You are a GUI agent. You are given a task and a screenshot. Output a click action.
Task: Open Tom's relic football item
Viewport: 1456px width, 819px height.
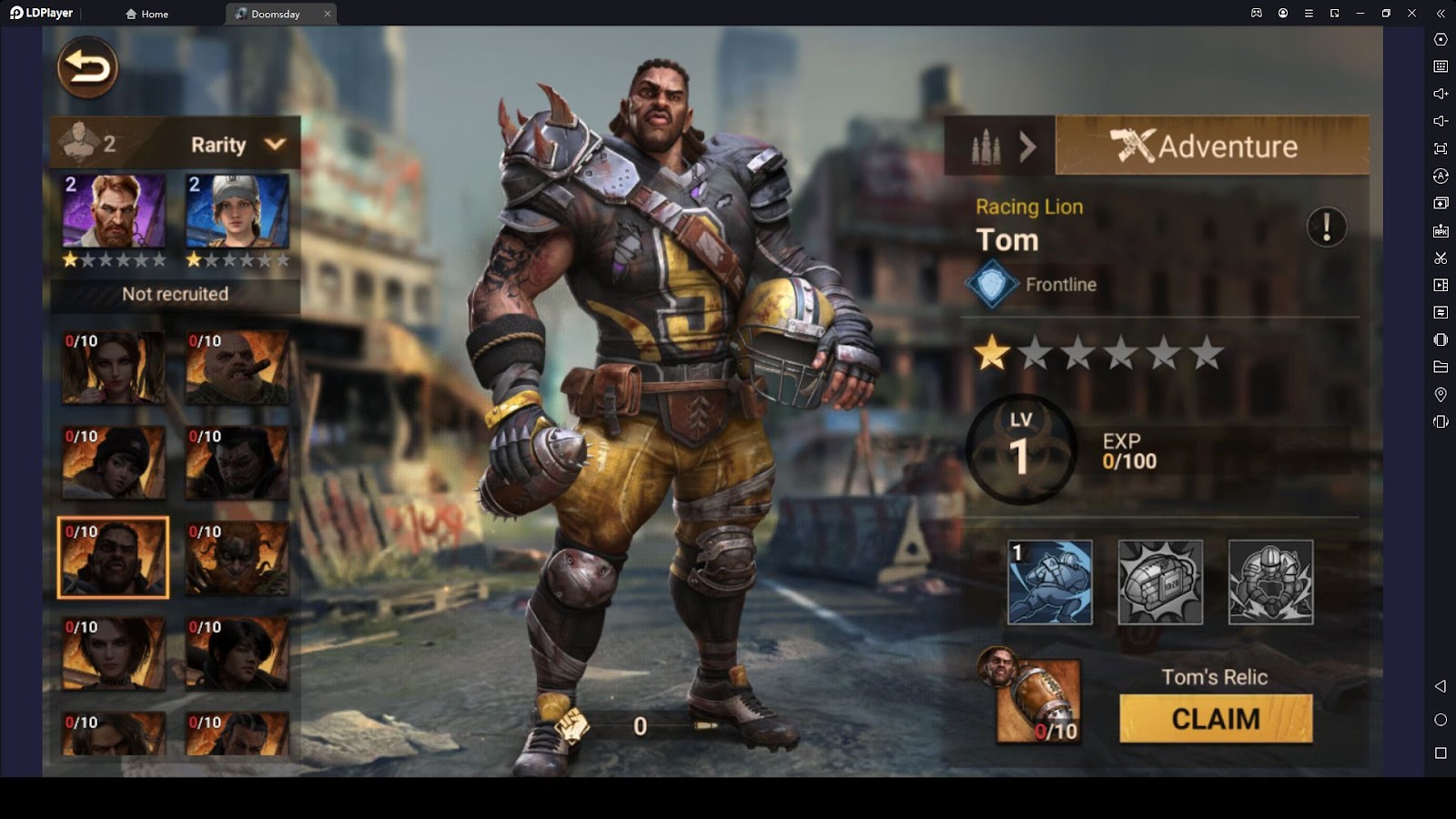(1038, 701)
